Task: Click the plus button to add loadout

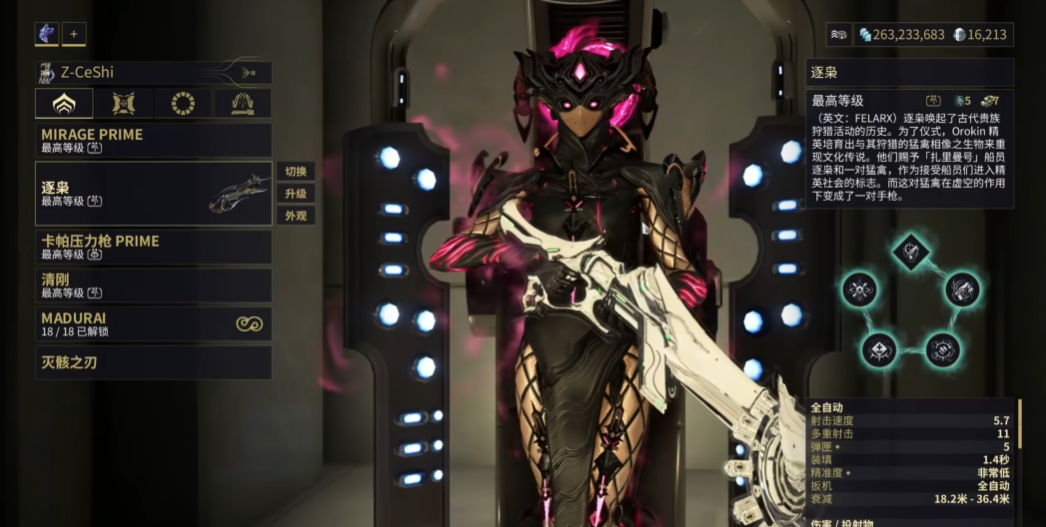Action: pos(74,34)
